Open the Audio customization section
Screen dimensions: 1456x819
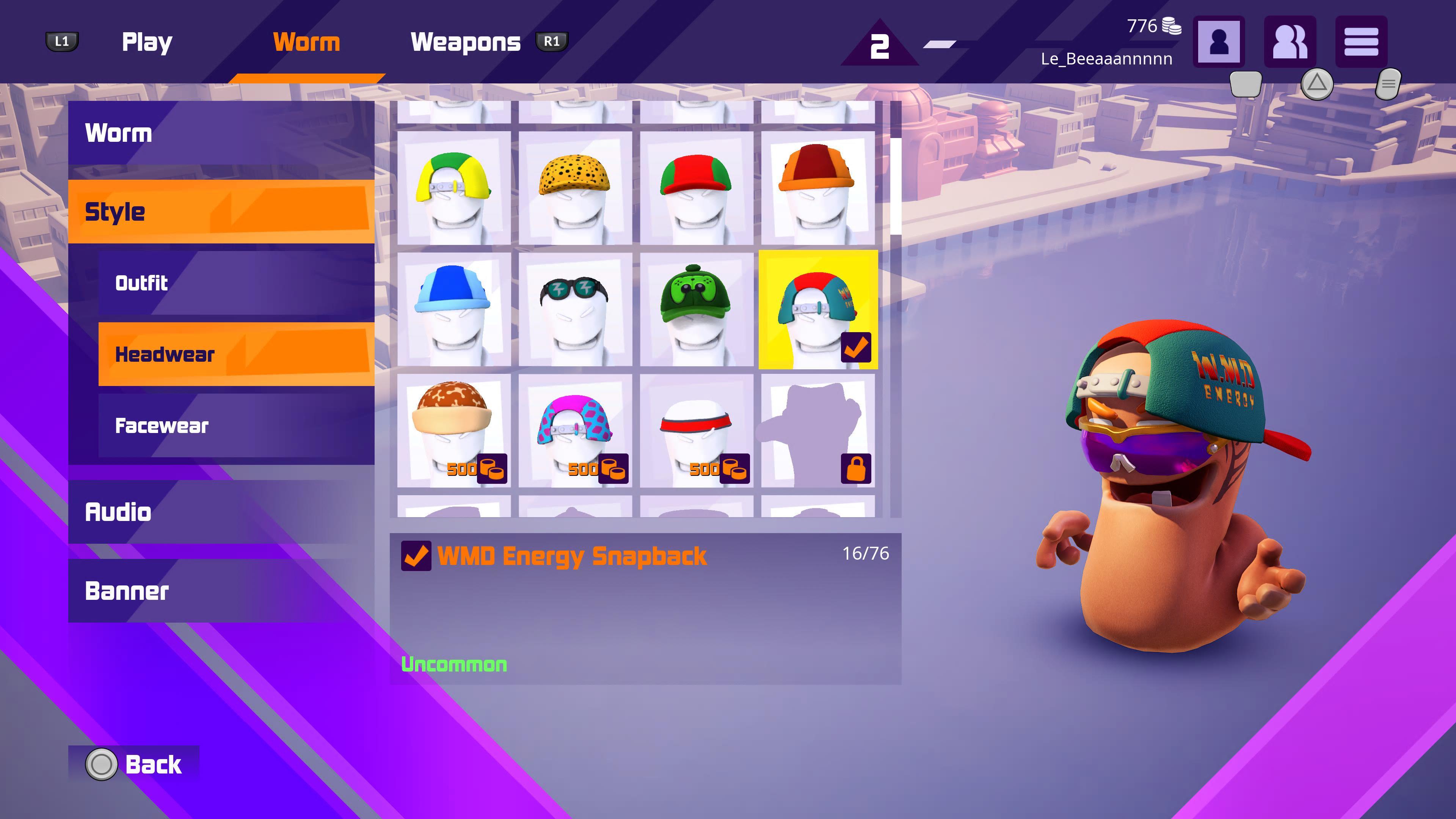tap(221, 512)
